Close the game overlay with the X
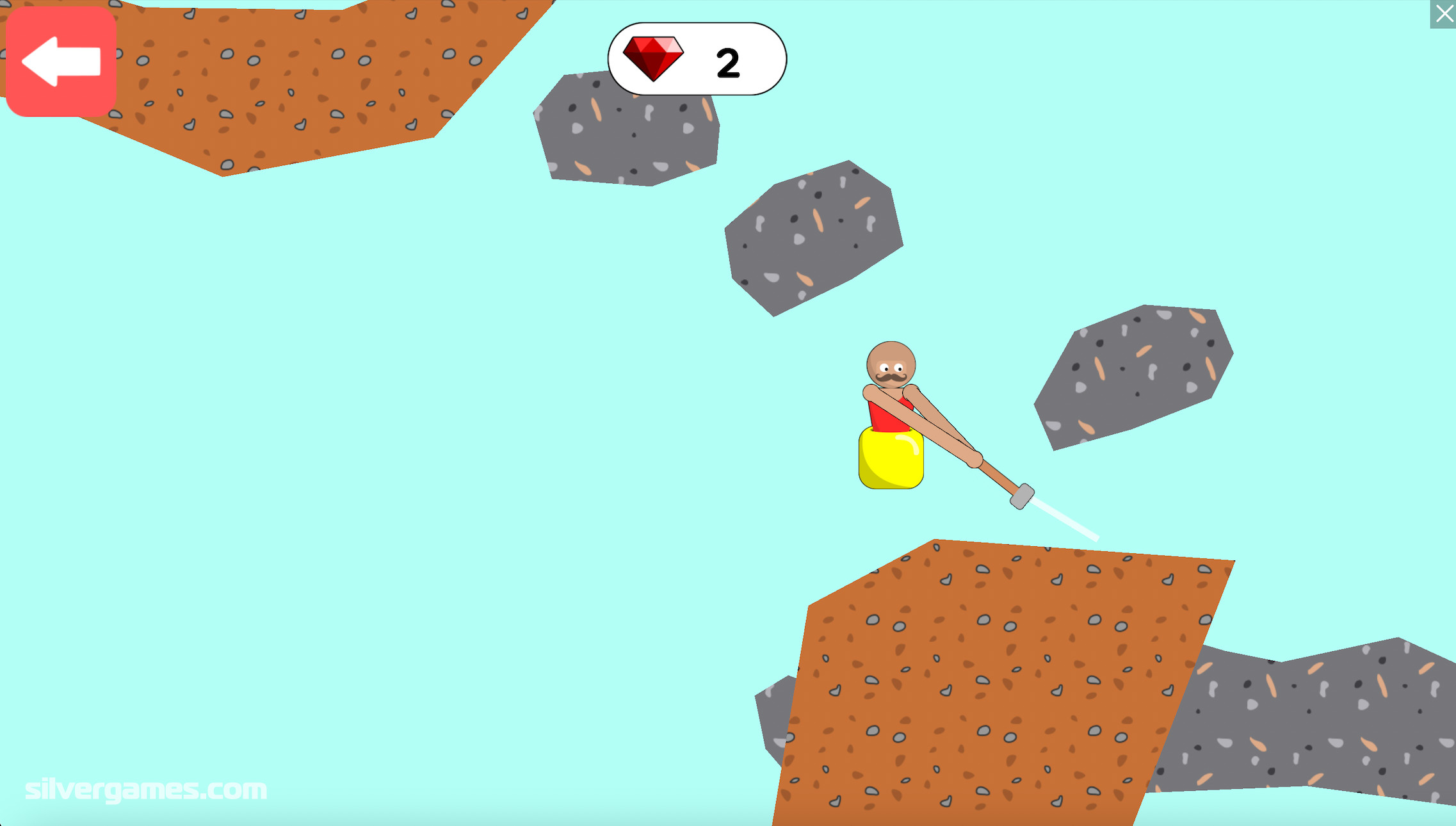 pyautogui.click(x=1443, y=14)
